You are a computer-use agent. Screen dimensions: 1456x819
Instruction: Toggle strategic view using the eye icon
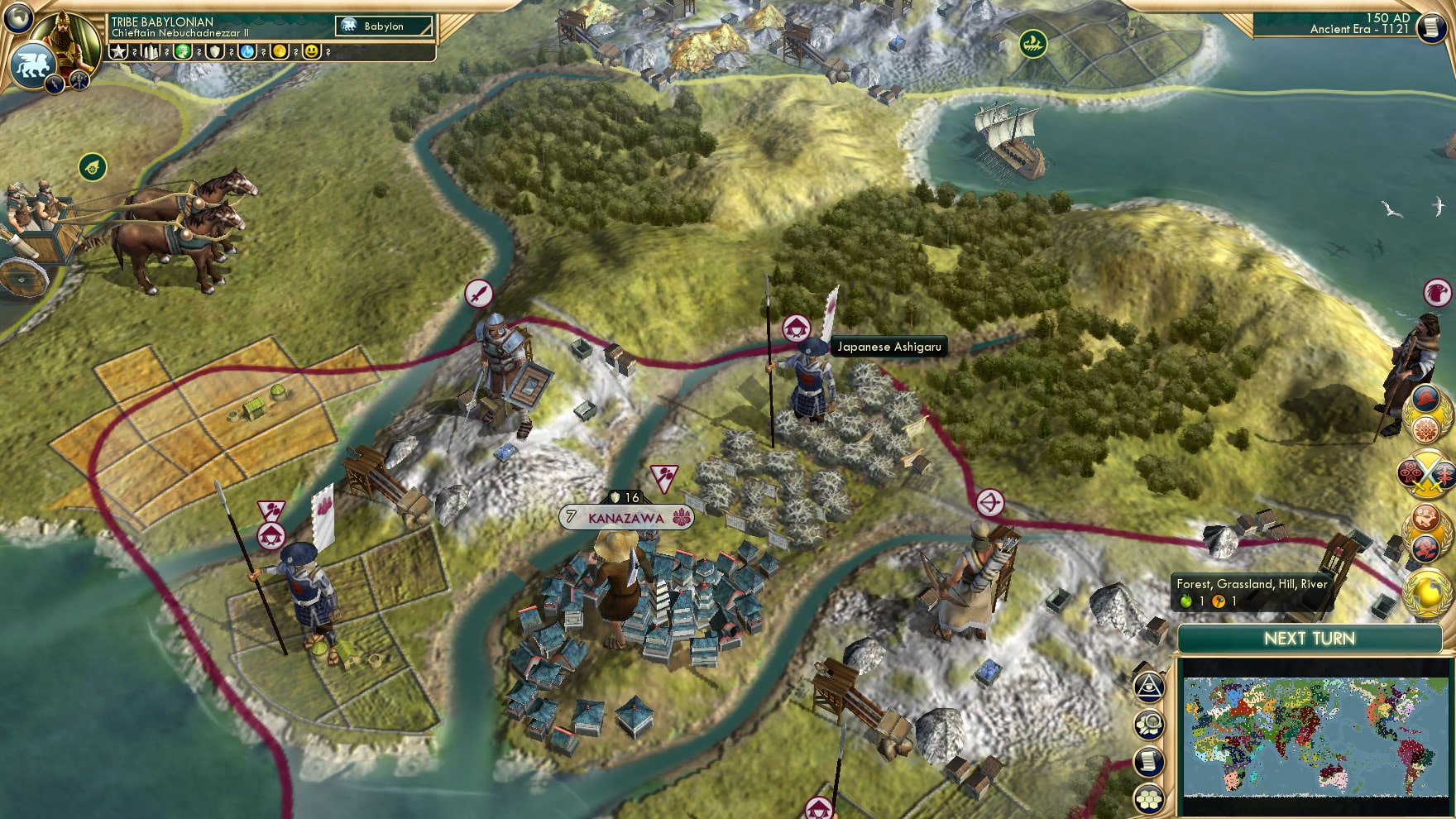click(1147, 686)
